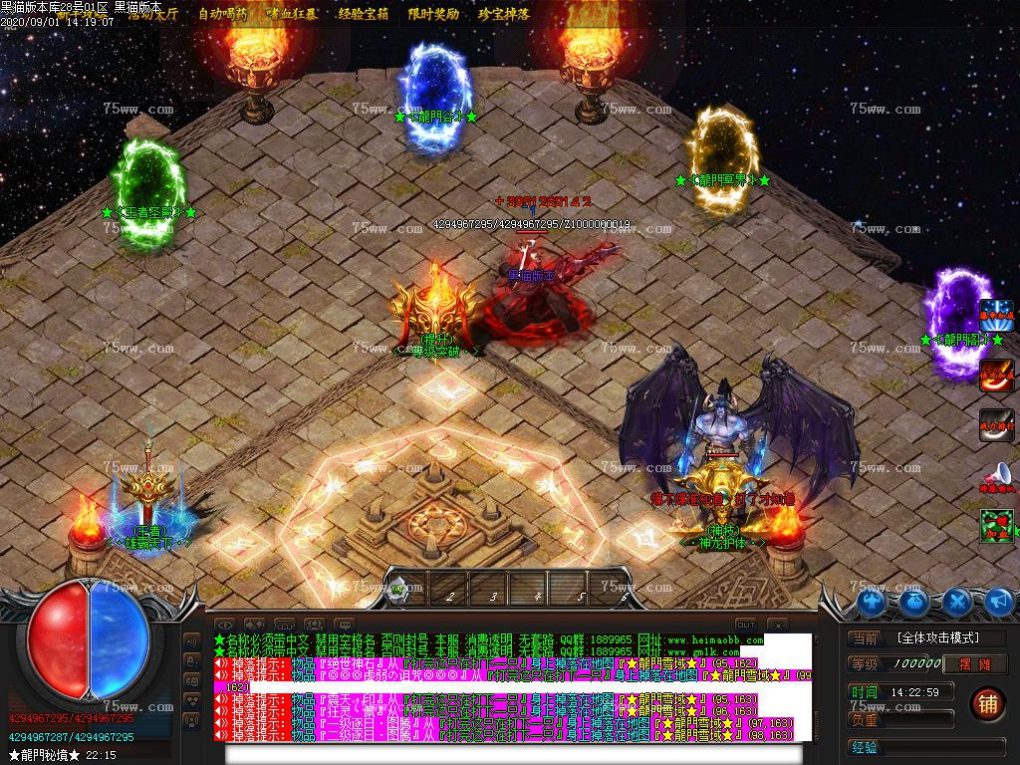Open the 经验宝箱 experience chest menu
Screen dimensions: 1020x765
point(364,14)
